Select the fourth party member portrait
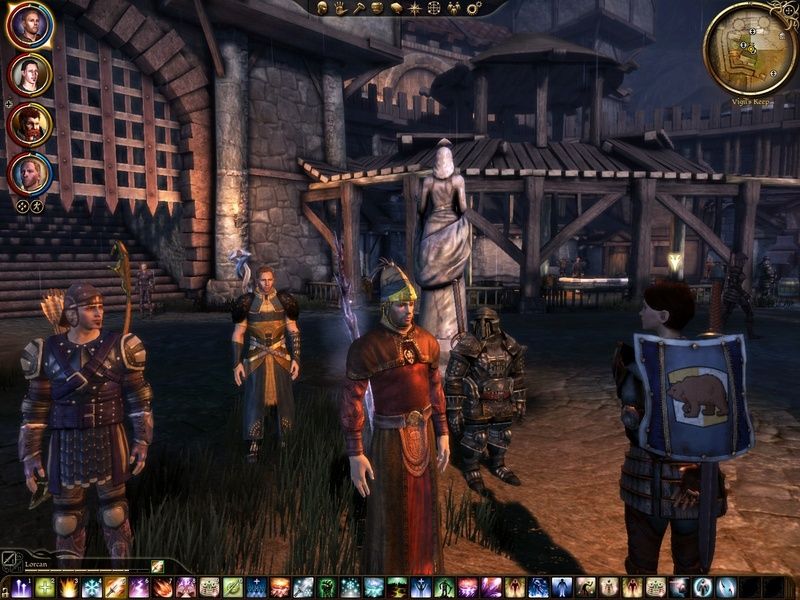Image resolution: width=800 pixels, height=600 pixels. pyautogui.click(x=30, y=172)
